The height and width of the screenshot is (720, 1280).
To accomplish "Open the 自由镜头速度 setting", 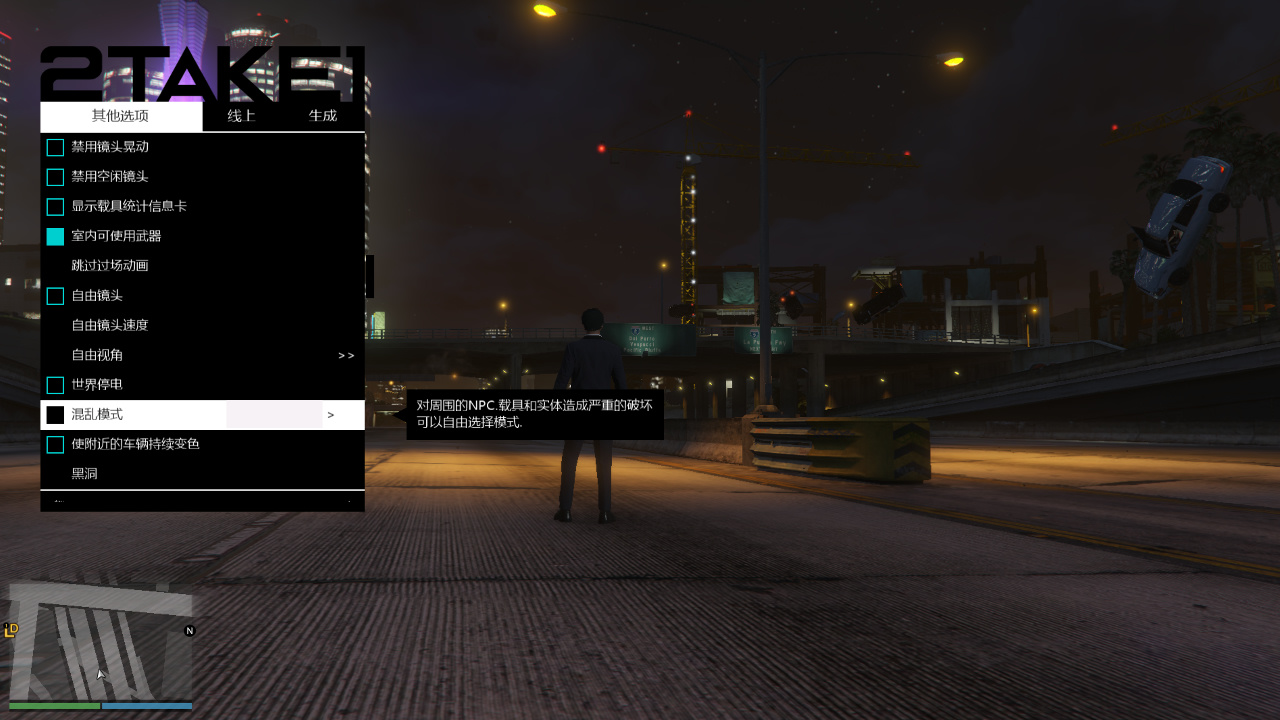I will click(119, 325).
